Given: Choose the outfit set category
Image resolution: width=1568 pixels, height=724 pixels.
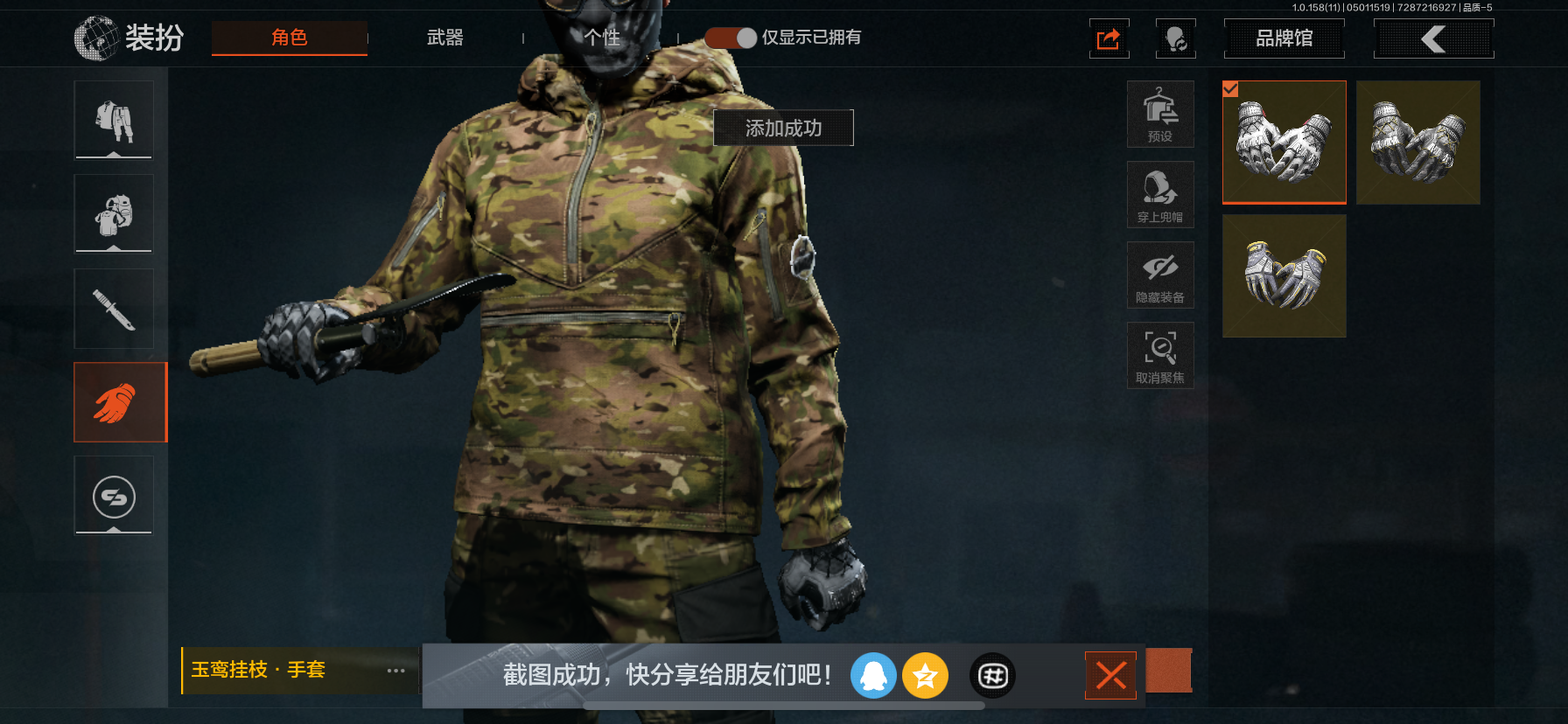Looking at the screenshot, I should pos(114,120).
